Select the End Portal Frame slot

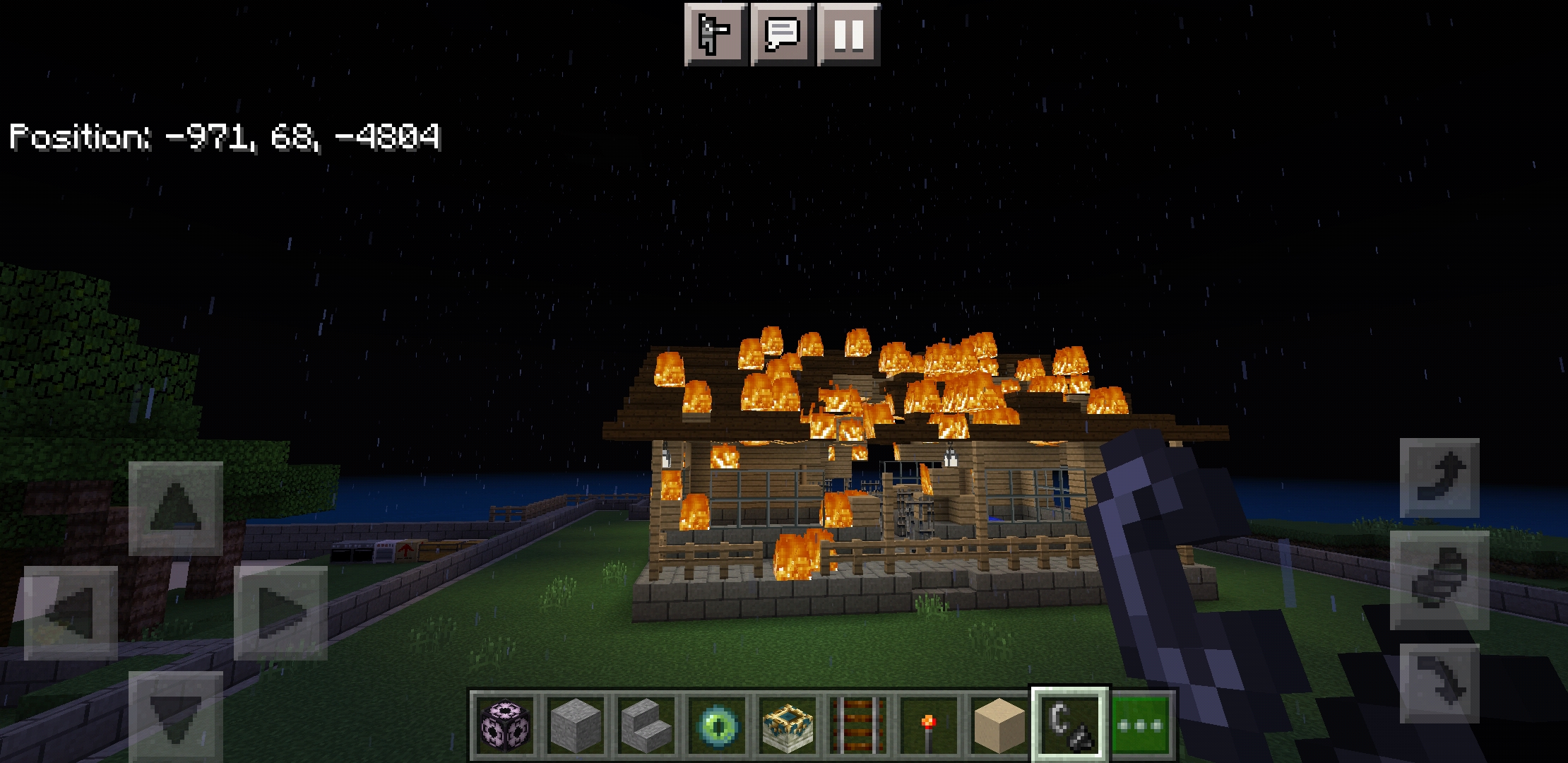tap(787, 726)
